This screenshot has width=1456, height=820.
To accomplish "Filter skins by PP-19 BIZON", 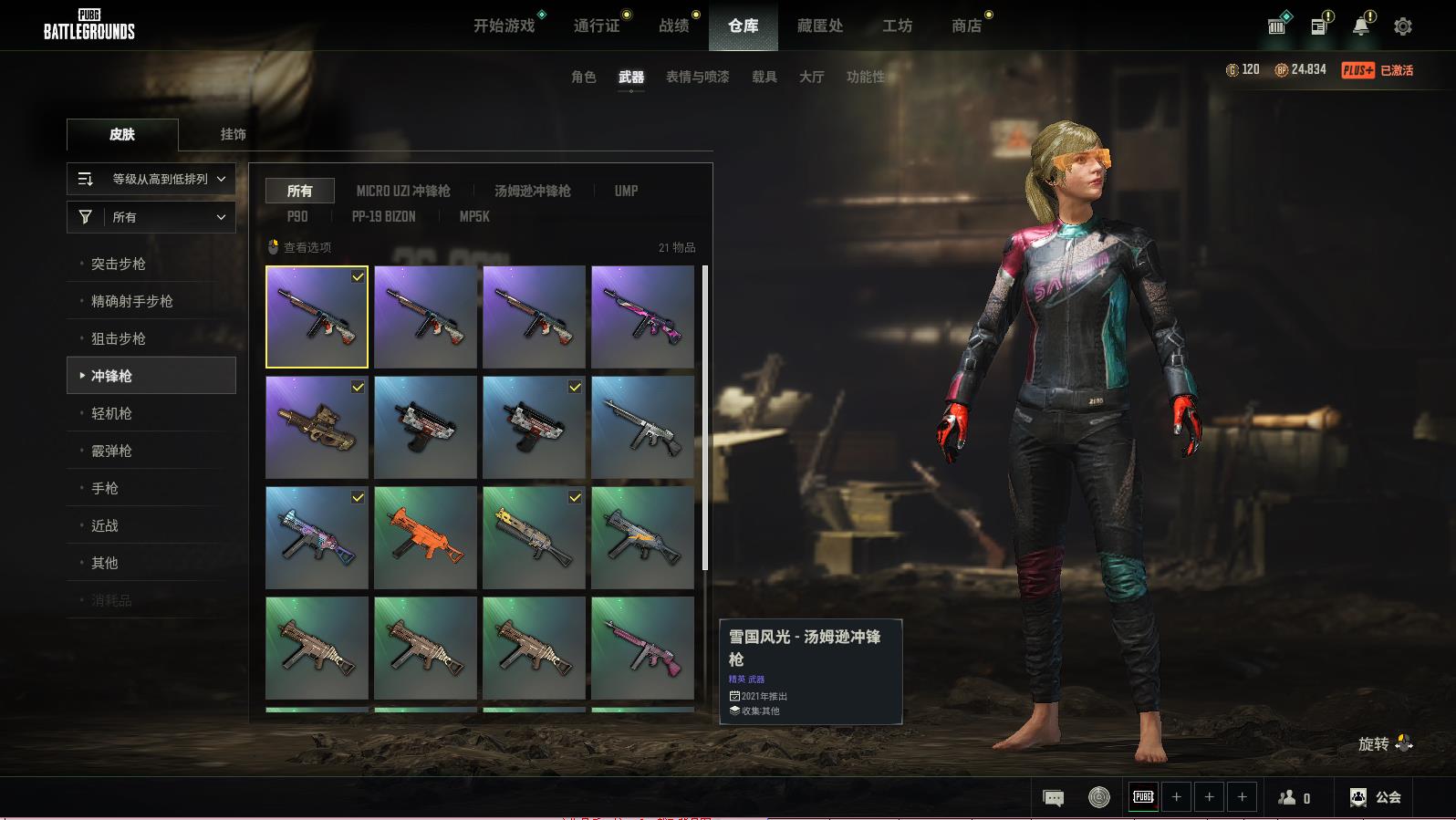I will (x=383, y=216).
